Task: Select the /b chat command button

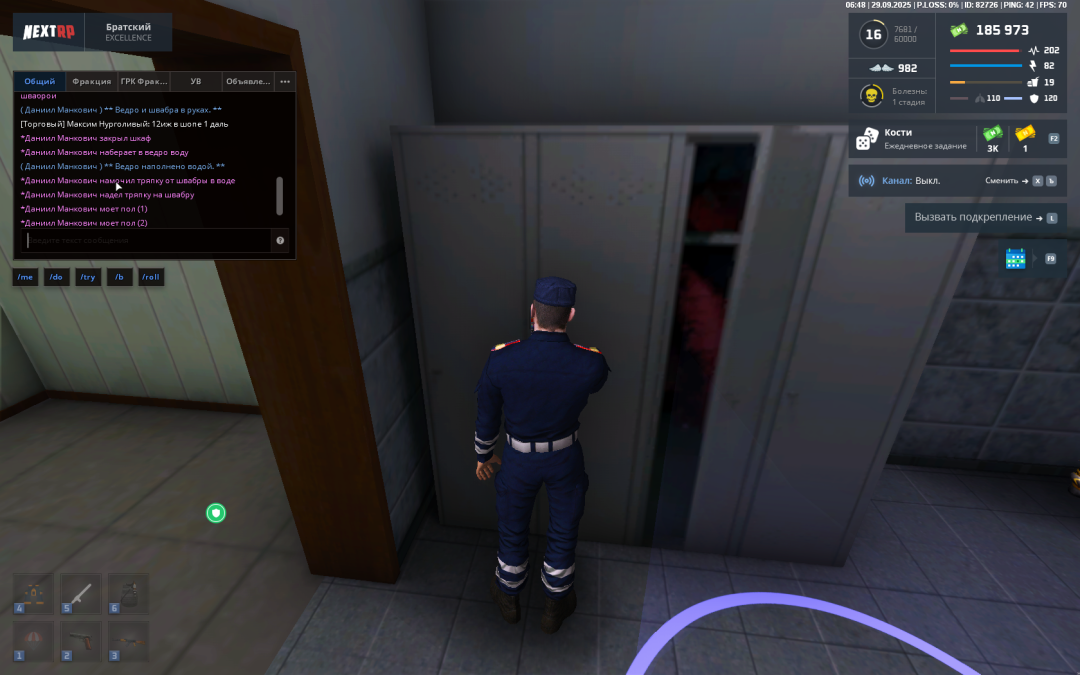Action: click(119, 277)
